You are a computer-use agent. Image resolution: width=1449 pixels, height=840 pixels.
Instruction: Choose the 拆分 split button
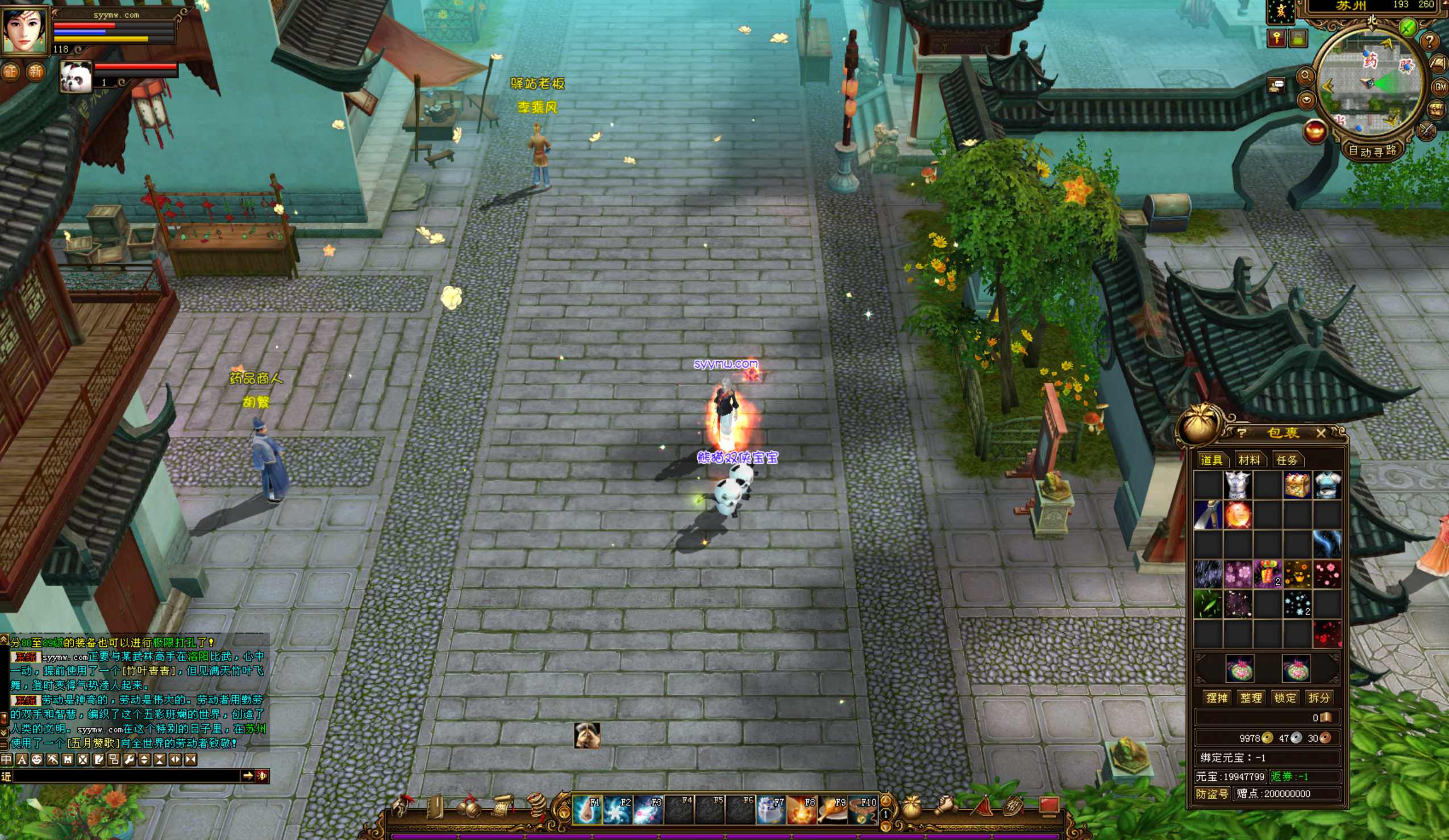pos(1318,698)
